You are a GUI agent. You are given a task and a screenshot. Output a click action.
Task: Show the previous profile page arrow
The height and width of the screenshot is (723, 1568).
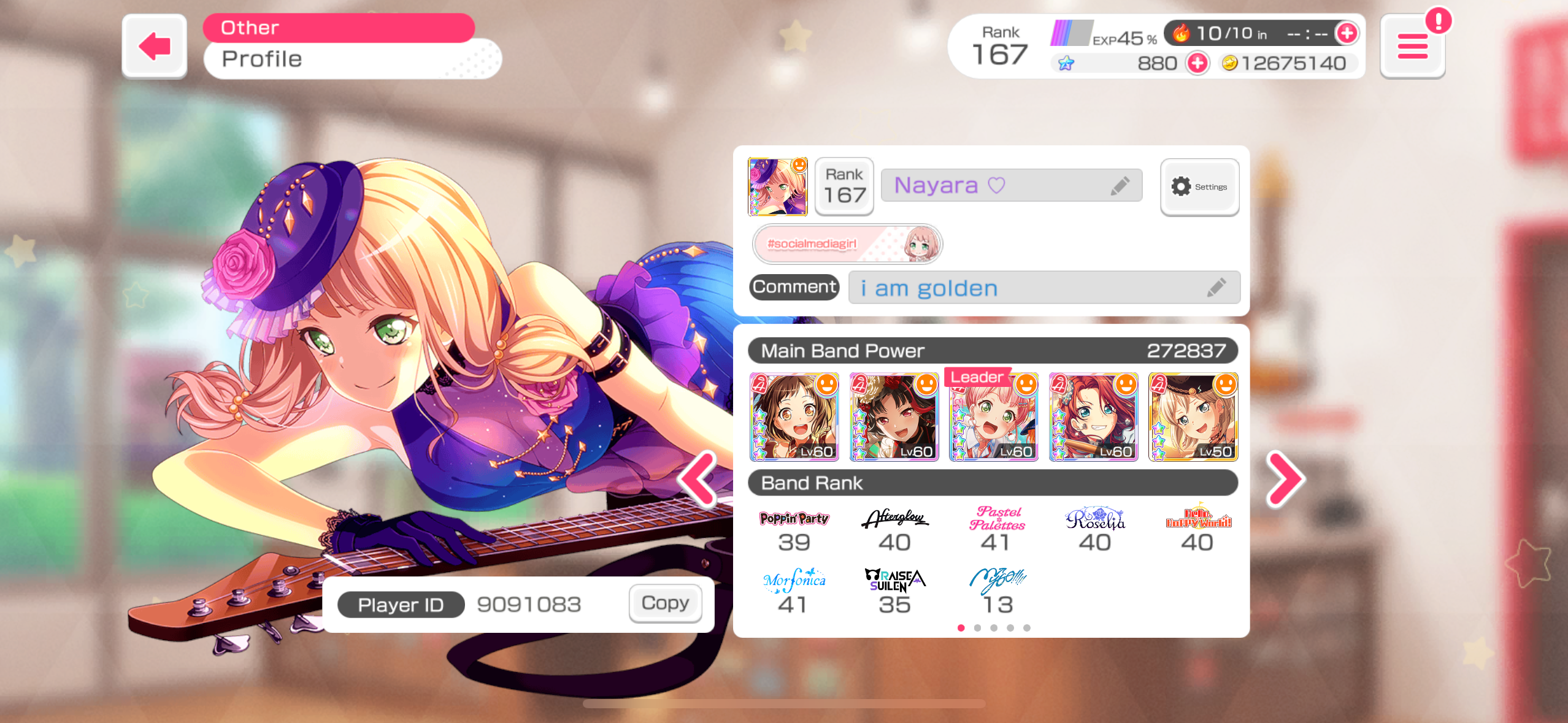tap(698, 480)
